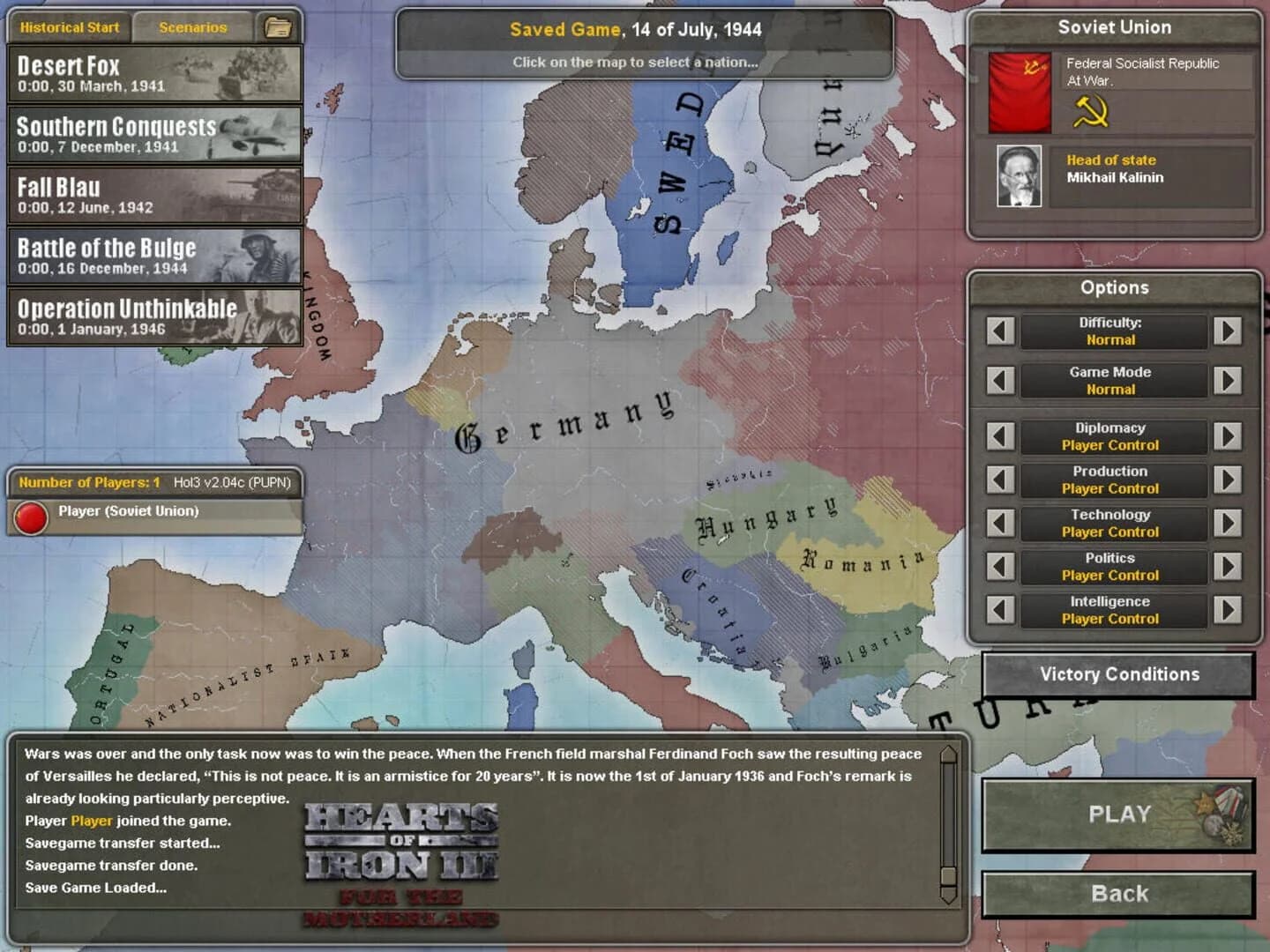Screen dimensions: 1270x952
Task: Click the PLAY button
Action: [x=1118, y=814]
